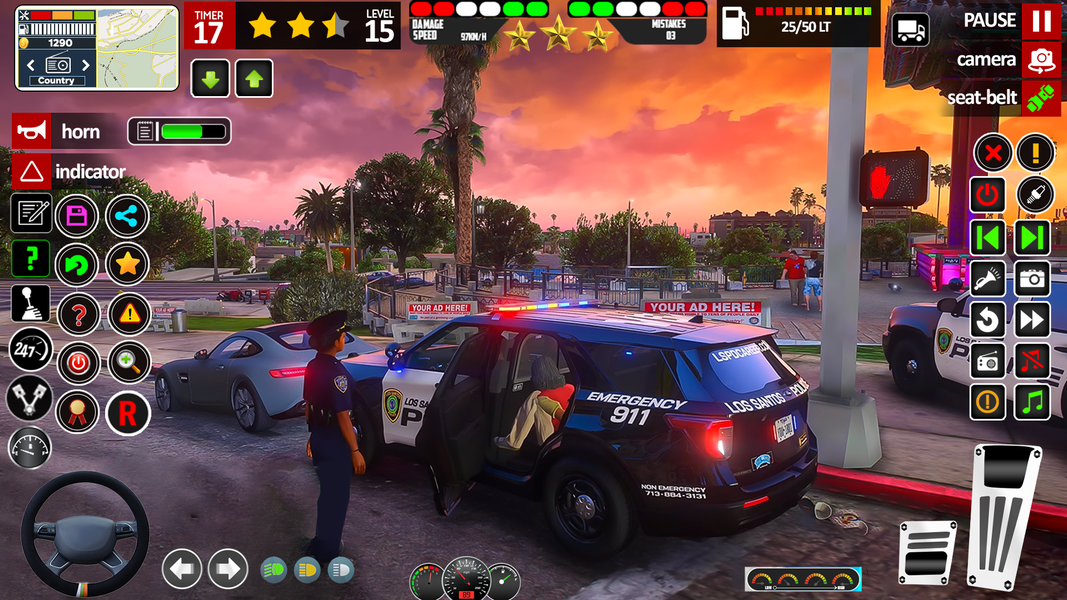Open the blue share icon
The height and width of the screenshot is (600, 1067).
coord(127,215)
